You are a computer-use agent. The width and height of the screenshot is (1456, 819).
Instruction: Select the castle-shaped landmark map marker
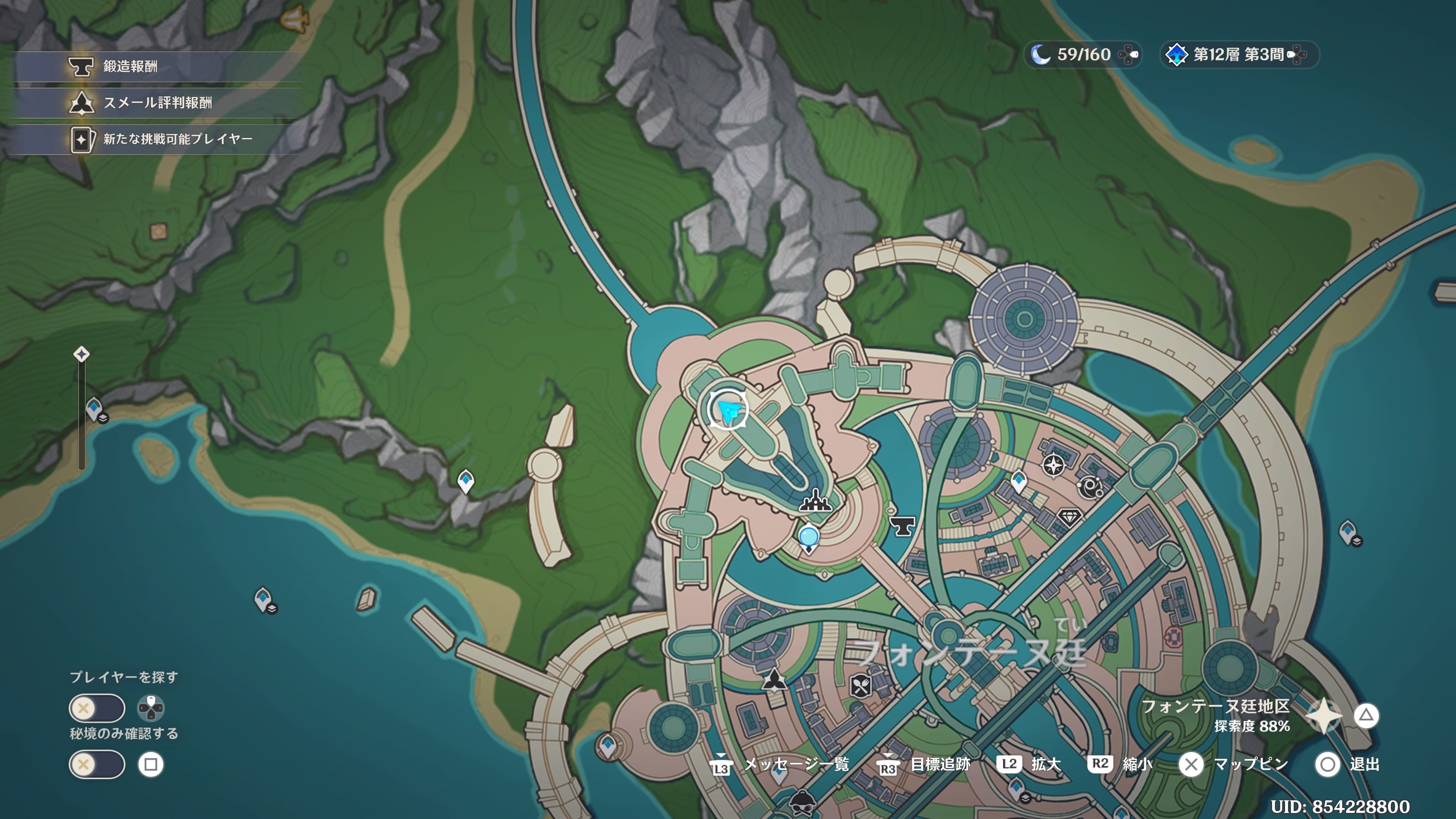[814, 501]
